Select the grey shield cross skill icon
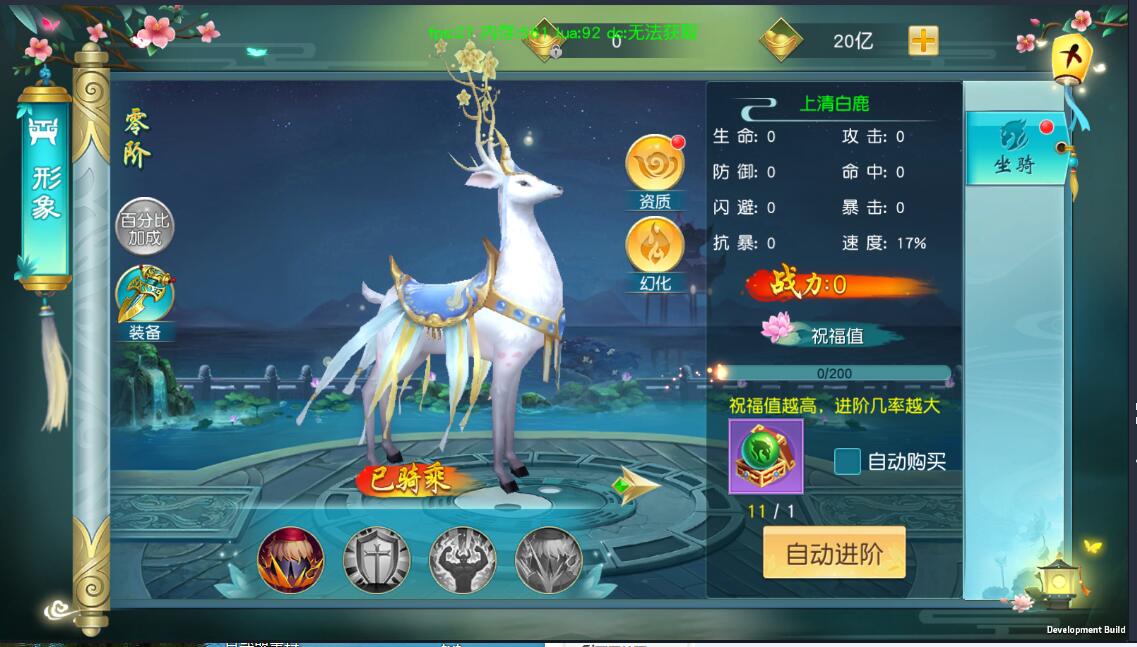Screen dimensions: 1137x647 click(x=377, y=560)
